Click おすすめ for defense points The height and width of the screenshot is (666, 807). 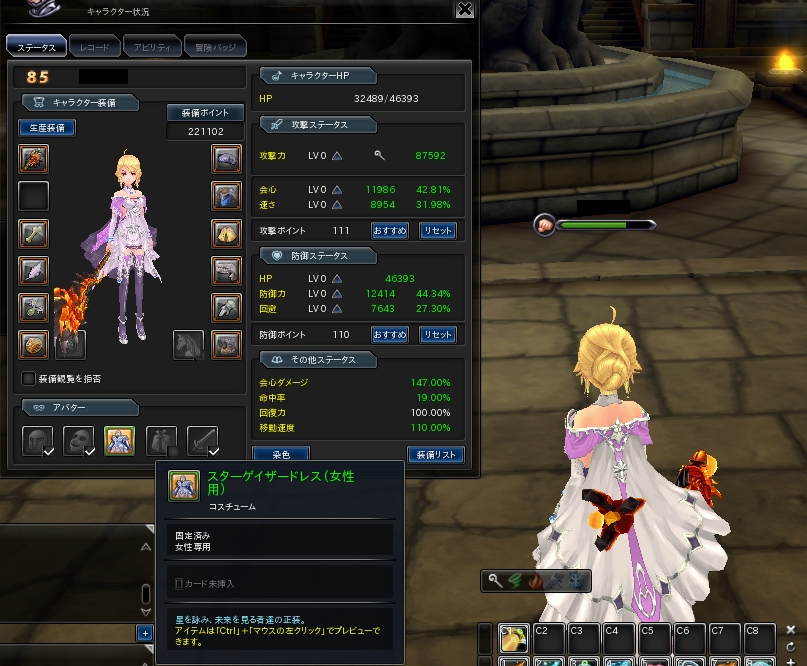tap(389, 335)
